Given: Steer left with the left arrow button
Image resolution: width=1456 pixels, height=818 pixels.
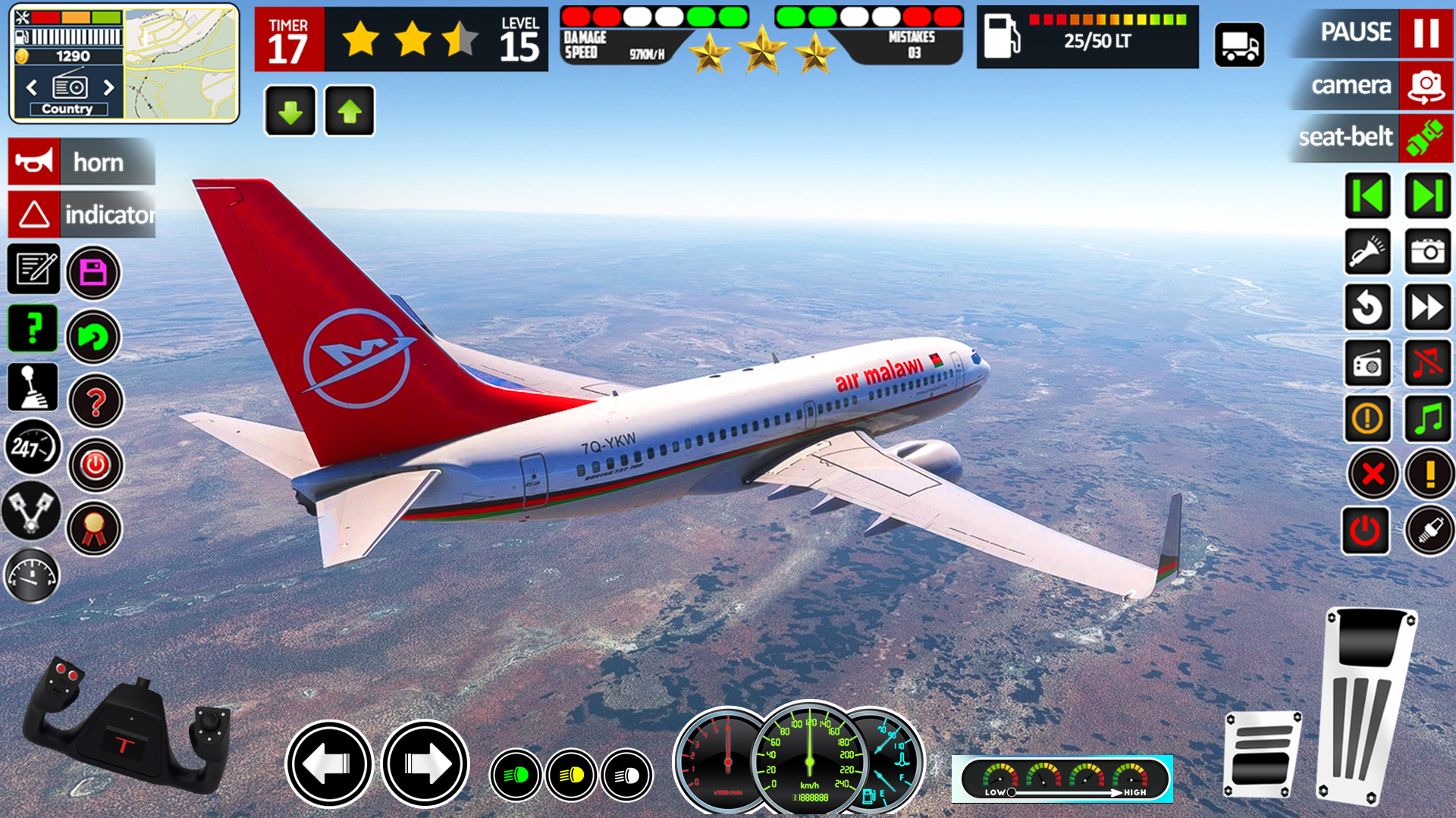Looking at the screenshot, I should pos(328,763).
